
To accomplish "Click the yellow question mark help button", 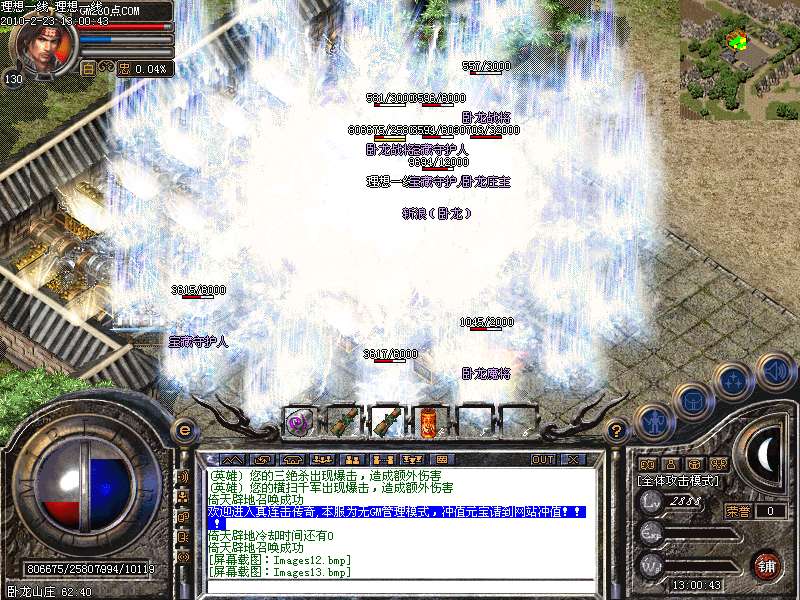I will tap(617, 432).
